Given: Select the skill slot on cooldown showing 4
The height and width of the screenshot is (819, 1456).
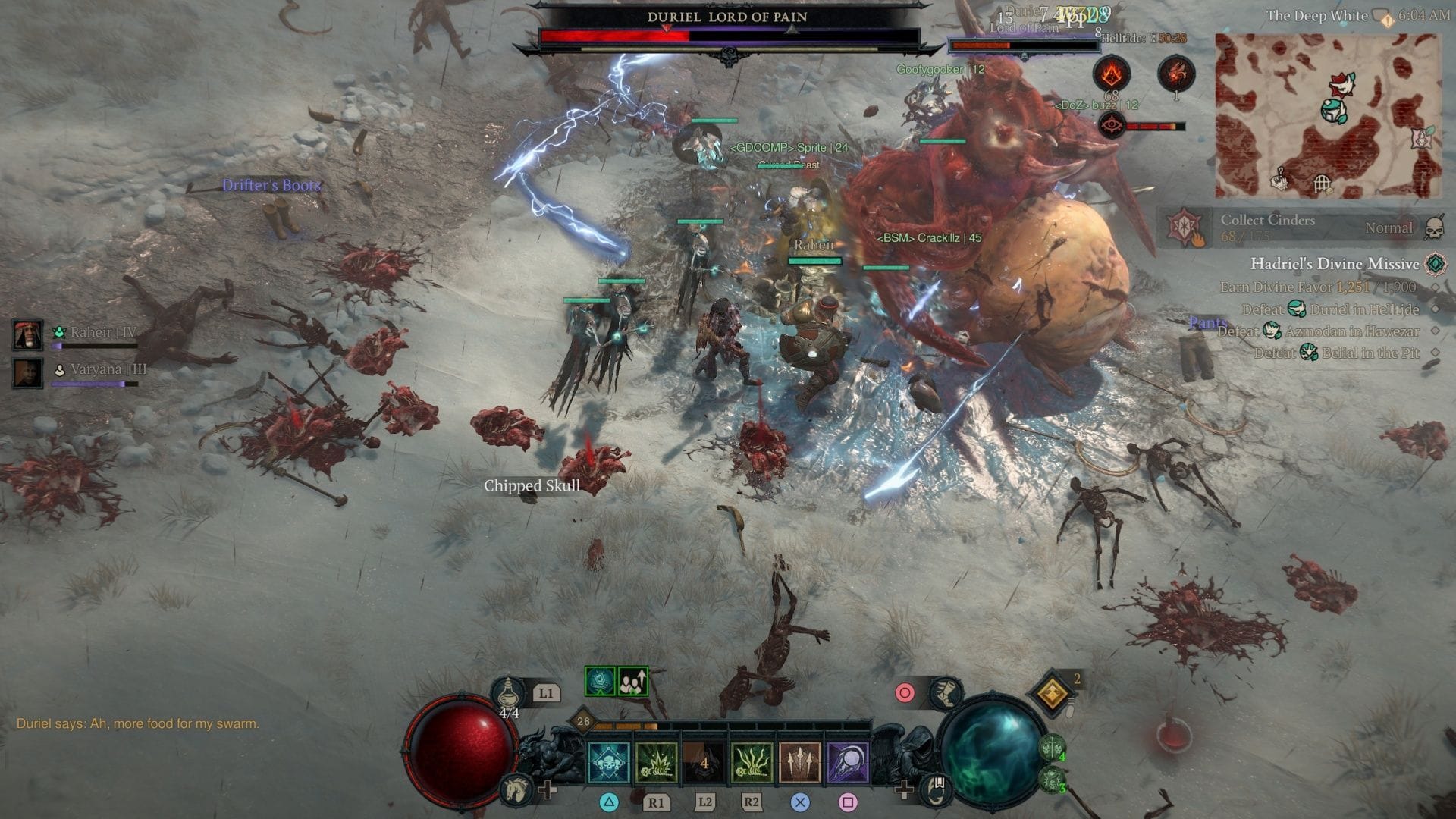Looking at the screenshot, I should [x=704, y=761].
